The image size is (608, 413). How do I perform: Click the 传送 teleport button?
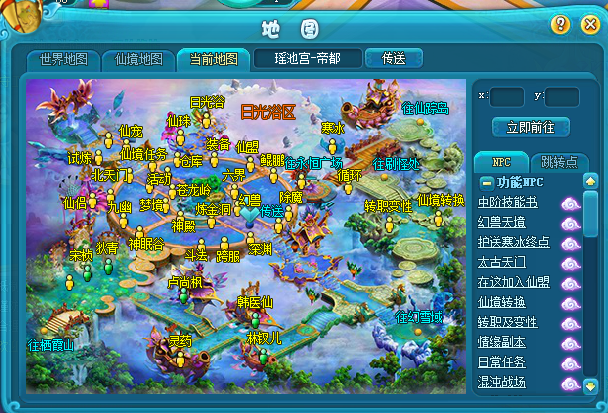(392, 58)
